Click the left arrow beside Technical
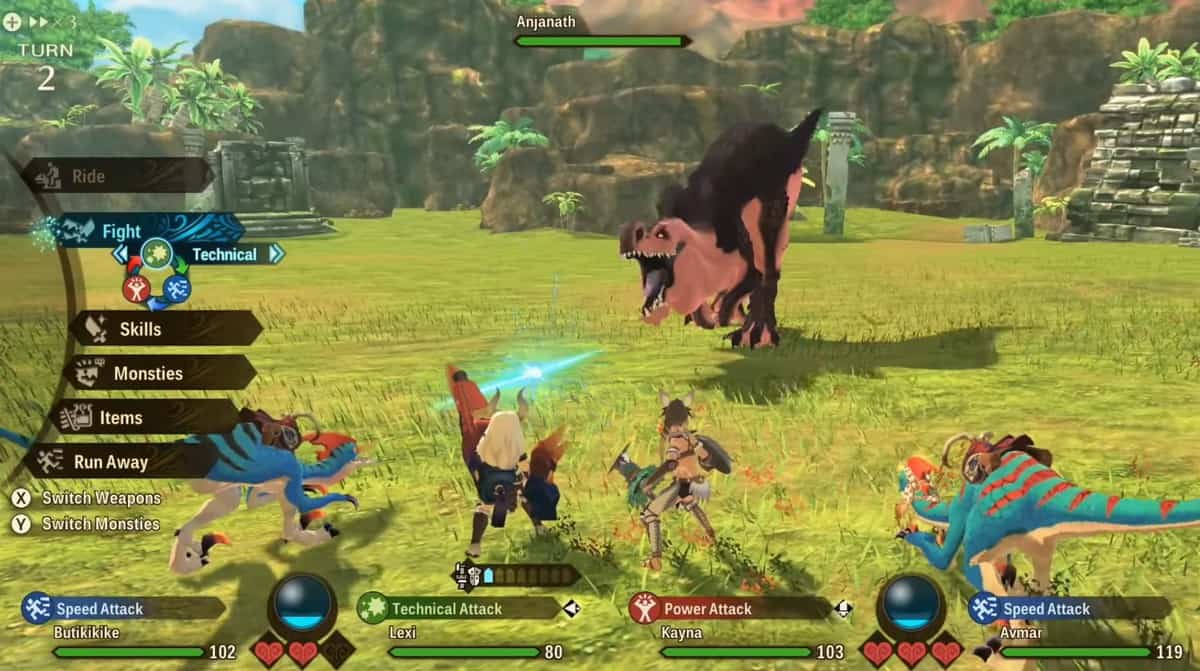Image resolution: width=1200 pixels, height=671 pixels. 121,254
